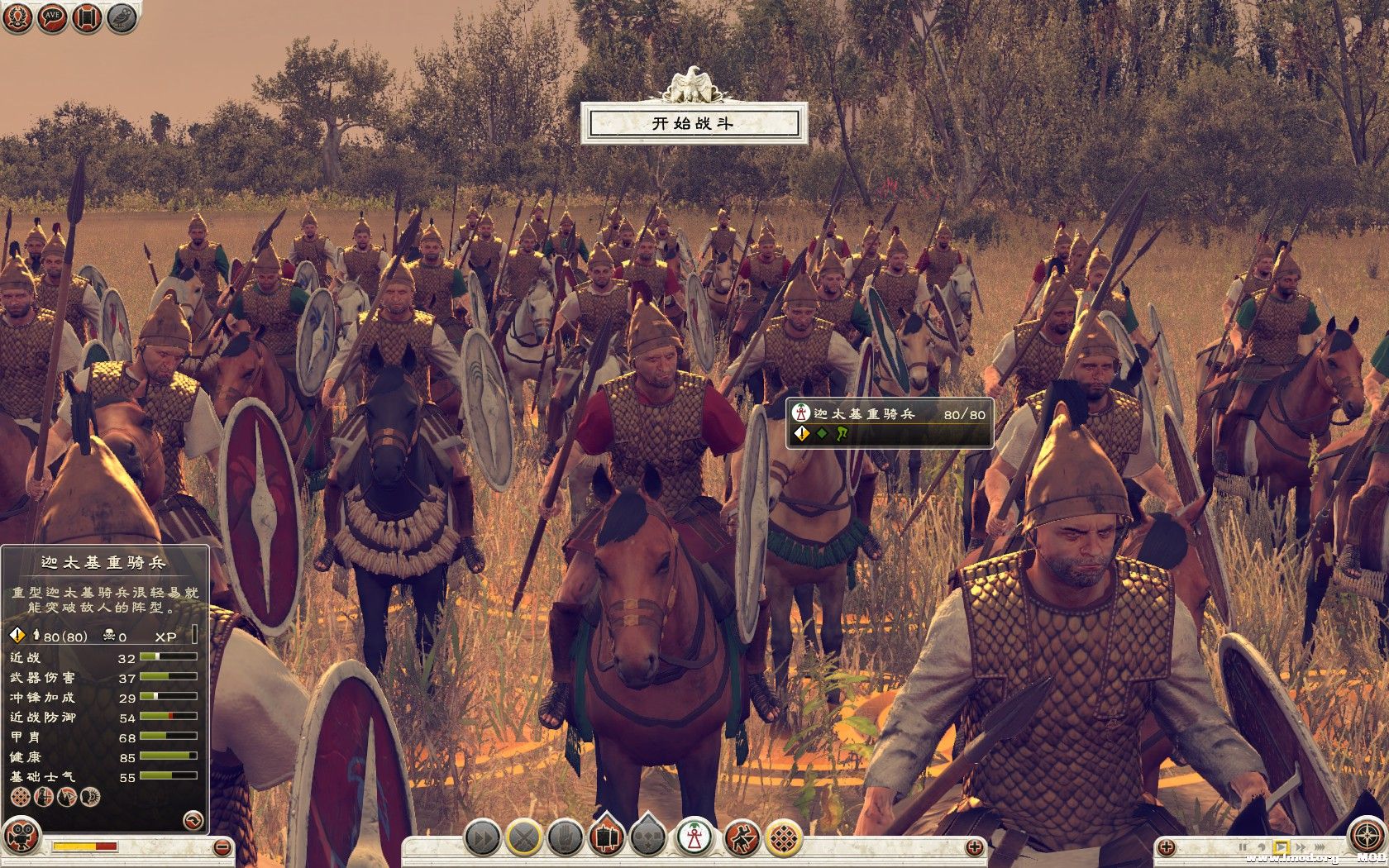Image resolution: width=1389 pixels, height=868 pixels.
Task: Select the halt hand icon to stop units
Action: click(566, 838)
